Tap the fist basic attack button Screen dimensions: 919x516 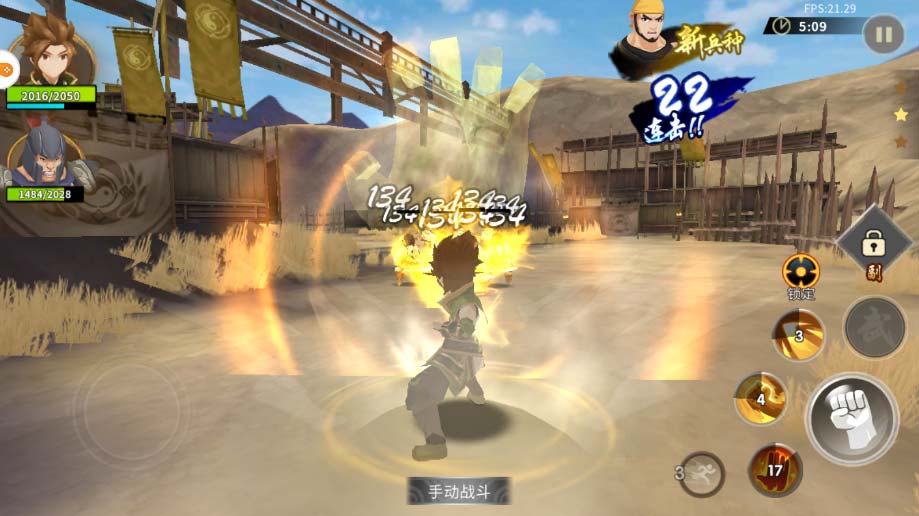851,419
